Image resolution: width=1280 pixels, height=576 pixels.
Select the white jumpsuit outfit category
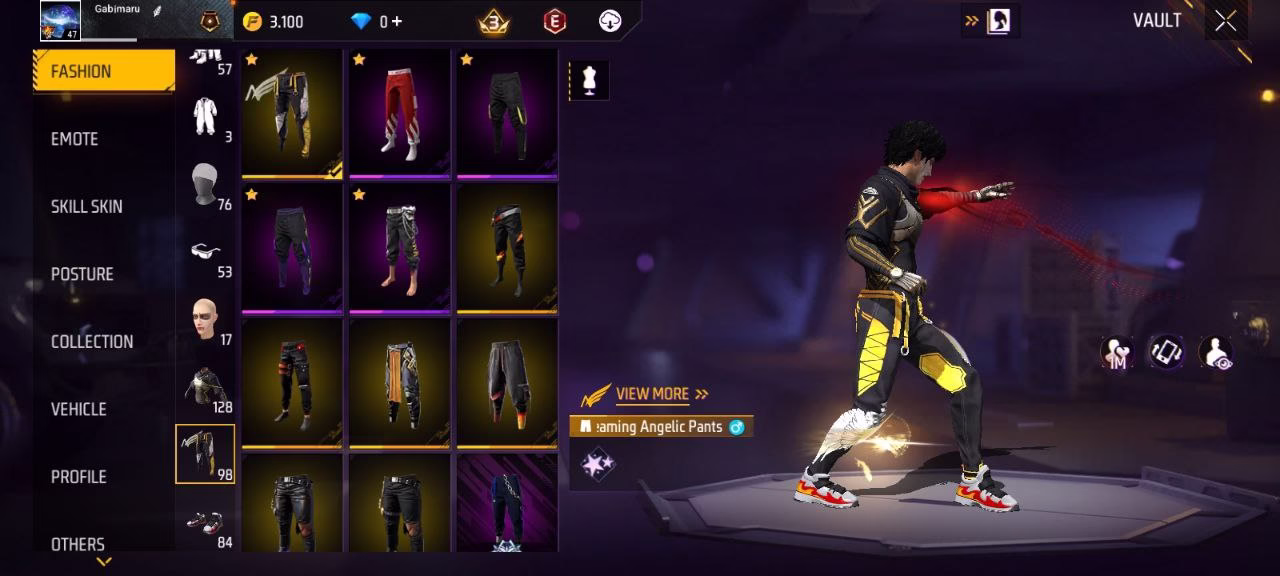[x=206, y=117]
